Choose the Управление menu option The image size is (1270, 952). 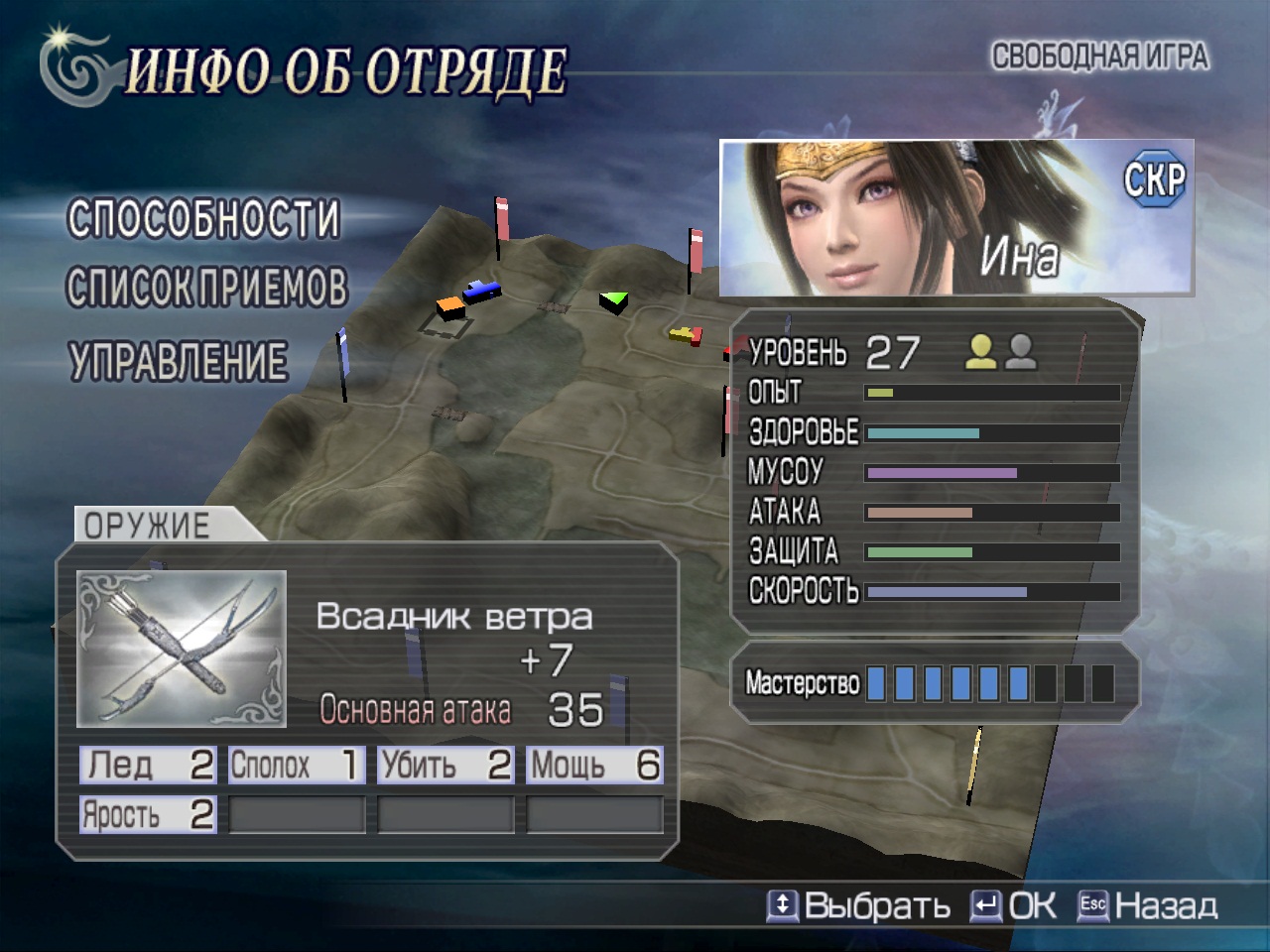179,362
